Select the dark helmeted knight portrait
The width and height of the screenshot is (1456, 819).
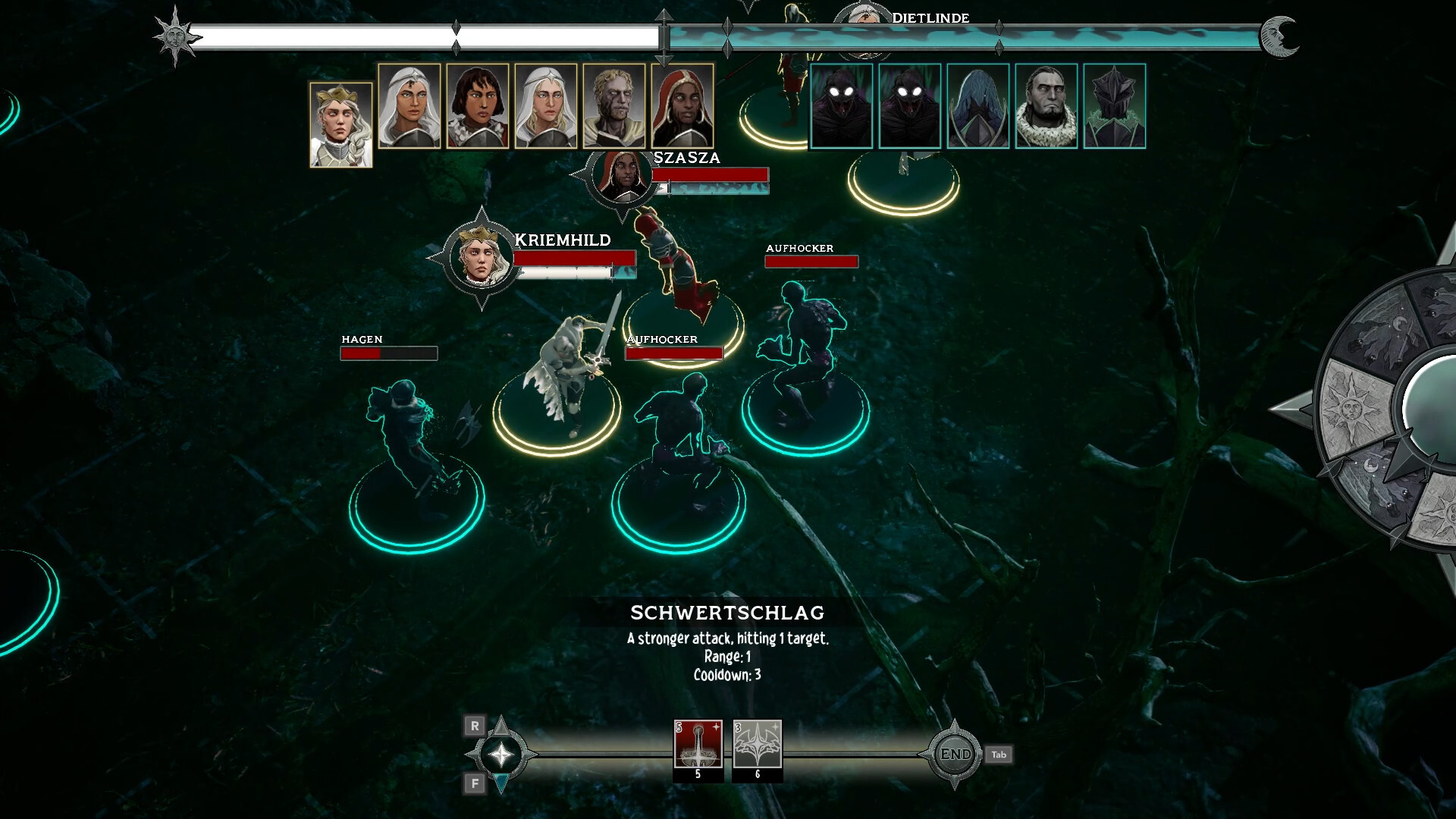(x=1114, y=106)
